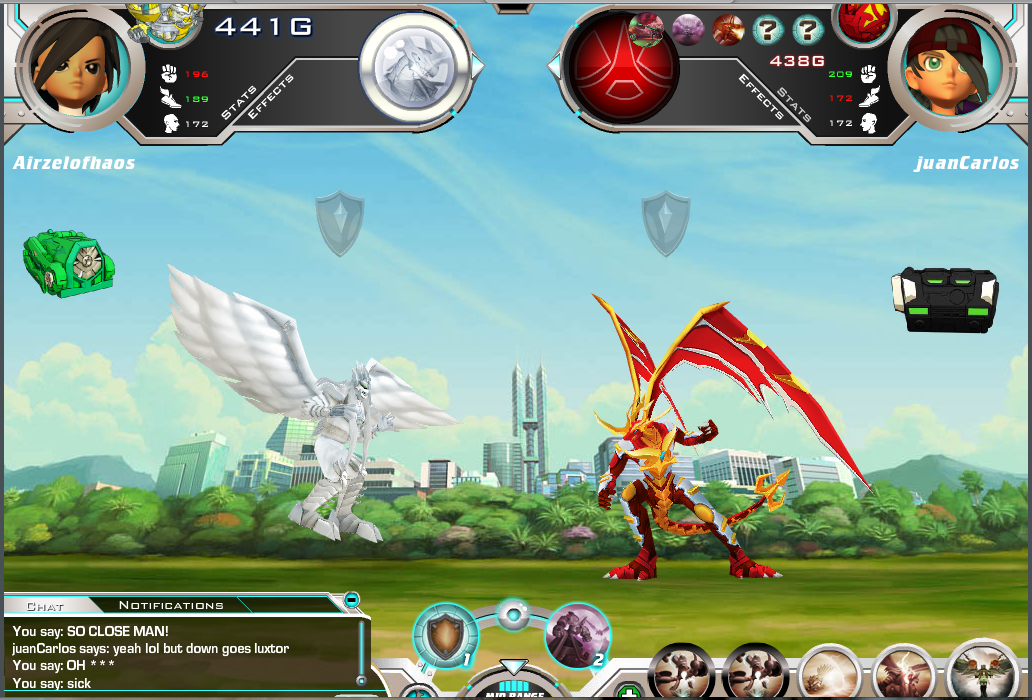
Task: Click the green plus button by the ability row
Action: point(628,692)
